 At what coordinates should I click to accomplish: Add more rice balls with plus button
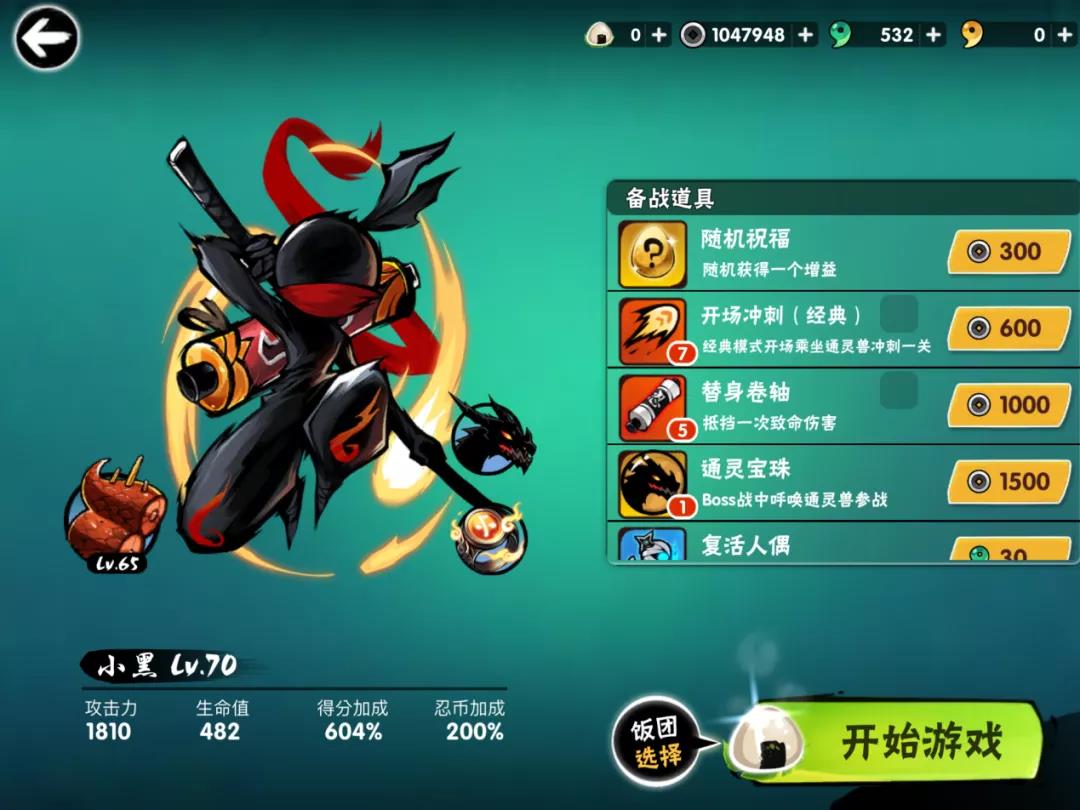[x=659, y=35]
